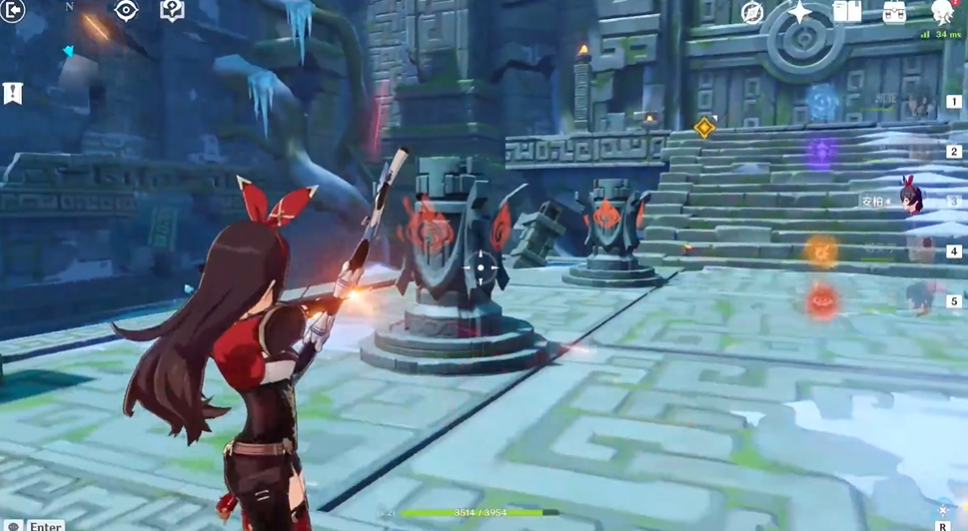Switch to party member slot 1
The image size is (968, 531).
(x=953, y=102)
